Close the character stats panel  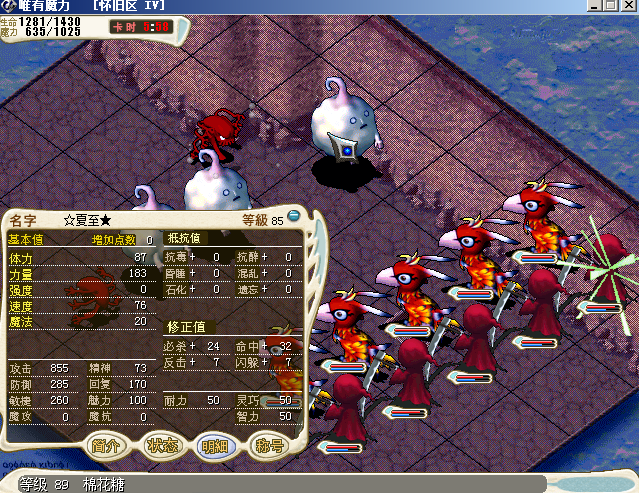click(x=295, y=215)
